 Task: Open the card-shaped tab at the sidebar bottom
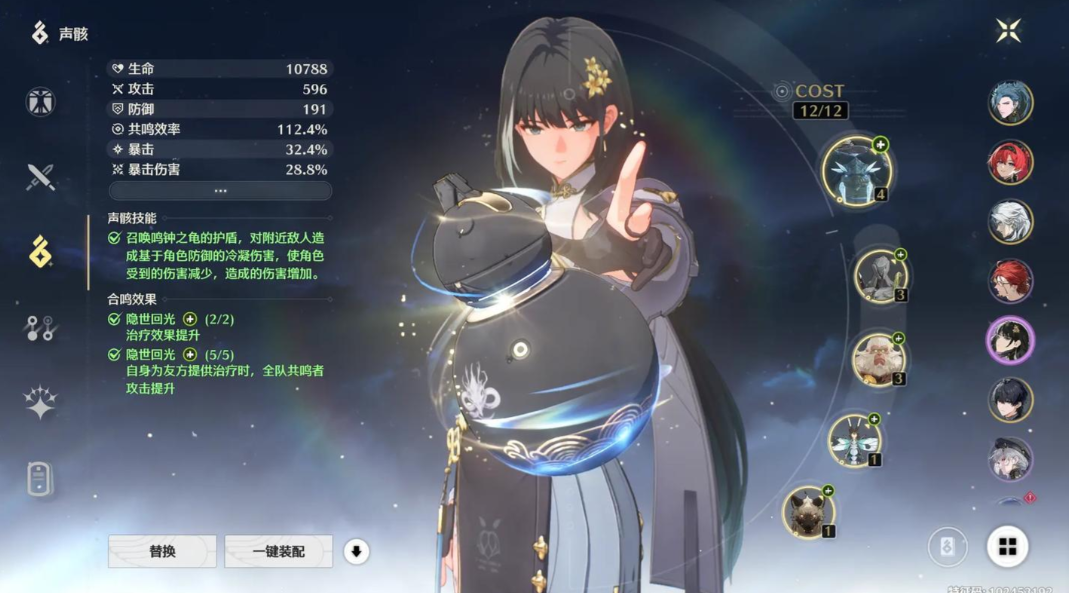click(x=41, y=478)
